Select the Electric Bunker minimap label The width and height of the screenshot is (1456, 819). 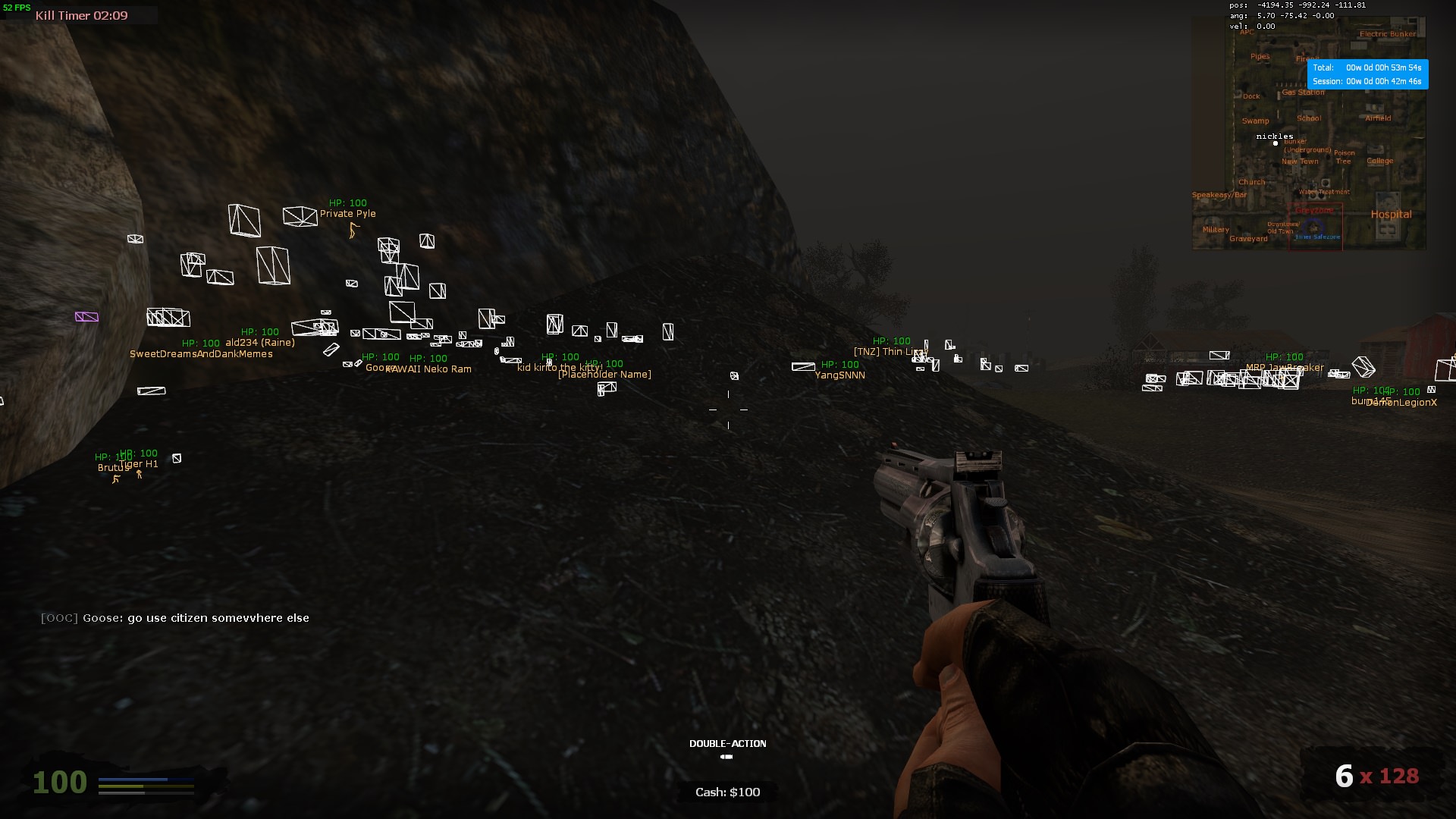[x=1387, y=34]
